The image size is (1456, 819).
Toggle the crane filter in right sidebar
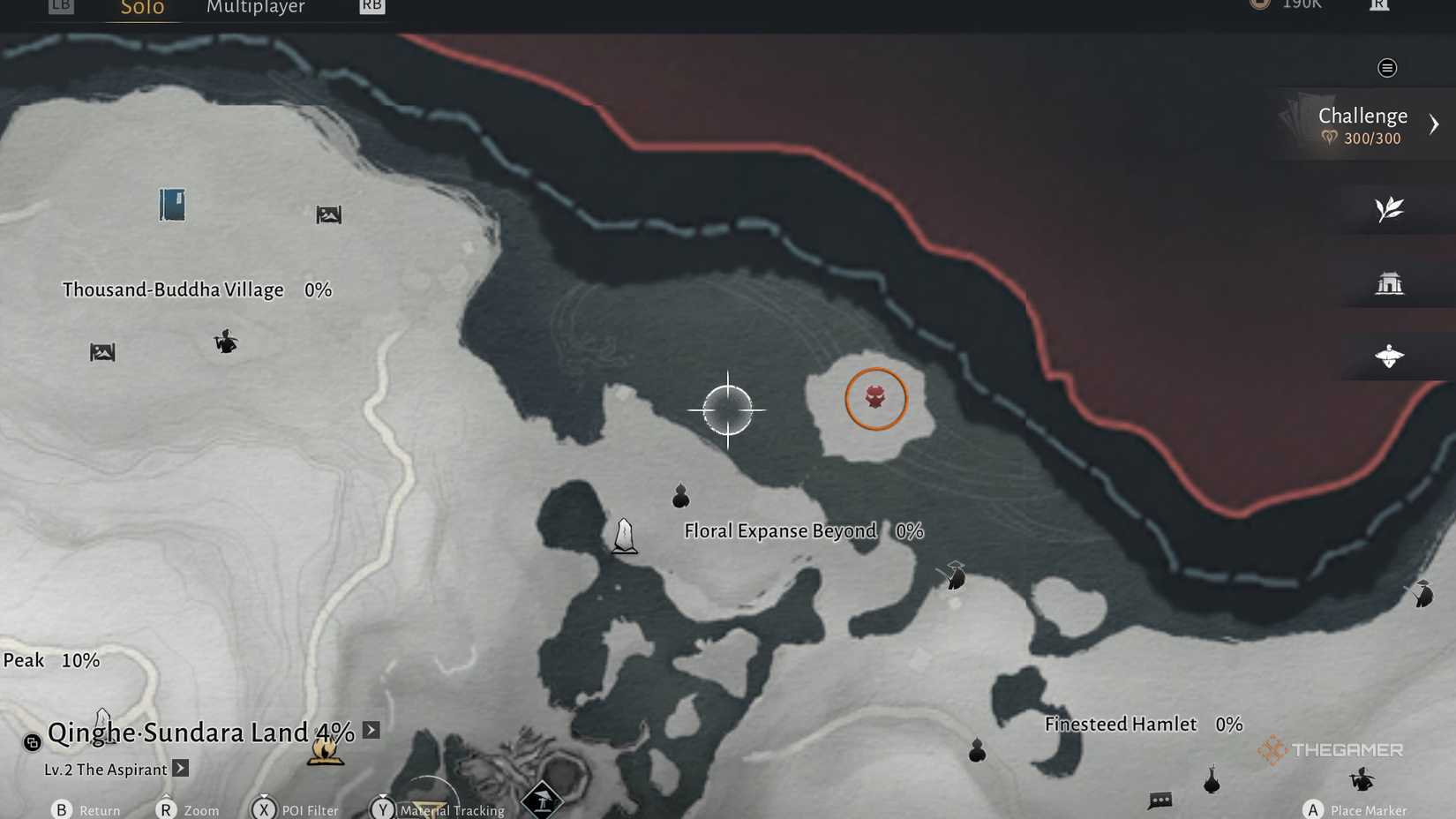tap(1391, 356)
